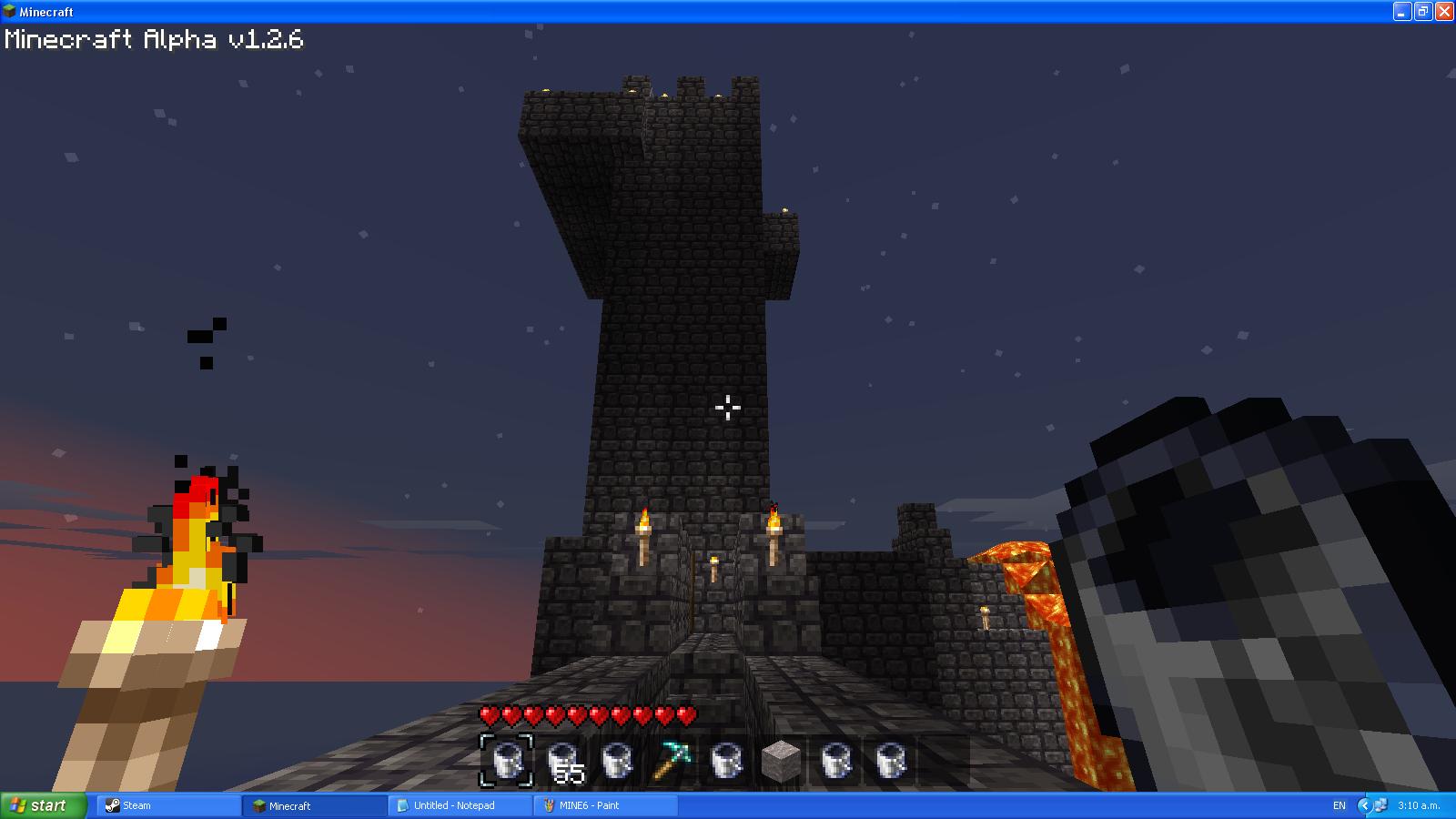Click the currently highlighted bucket slot
The height and width of the screenshot is (819, 1456).
[507, 761]
